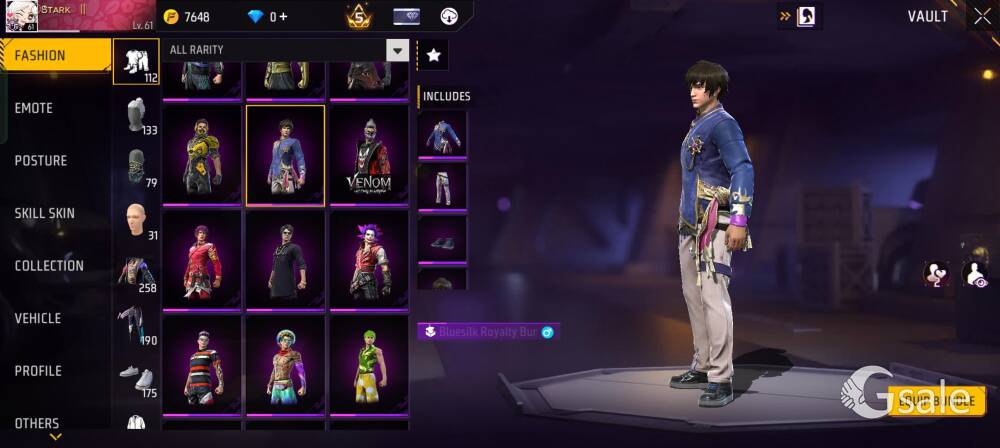The image size is (1000, 448).
Task: Select the blue jacket in Includes list
Action: (442, 134)
